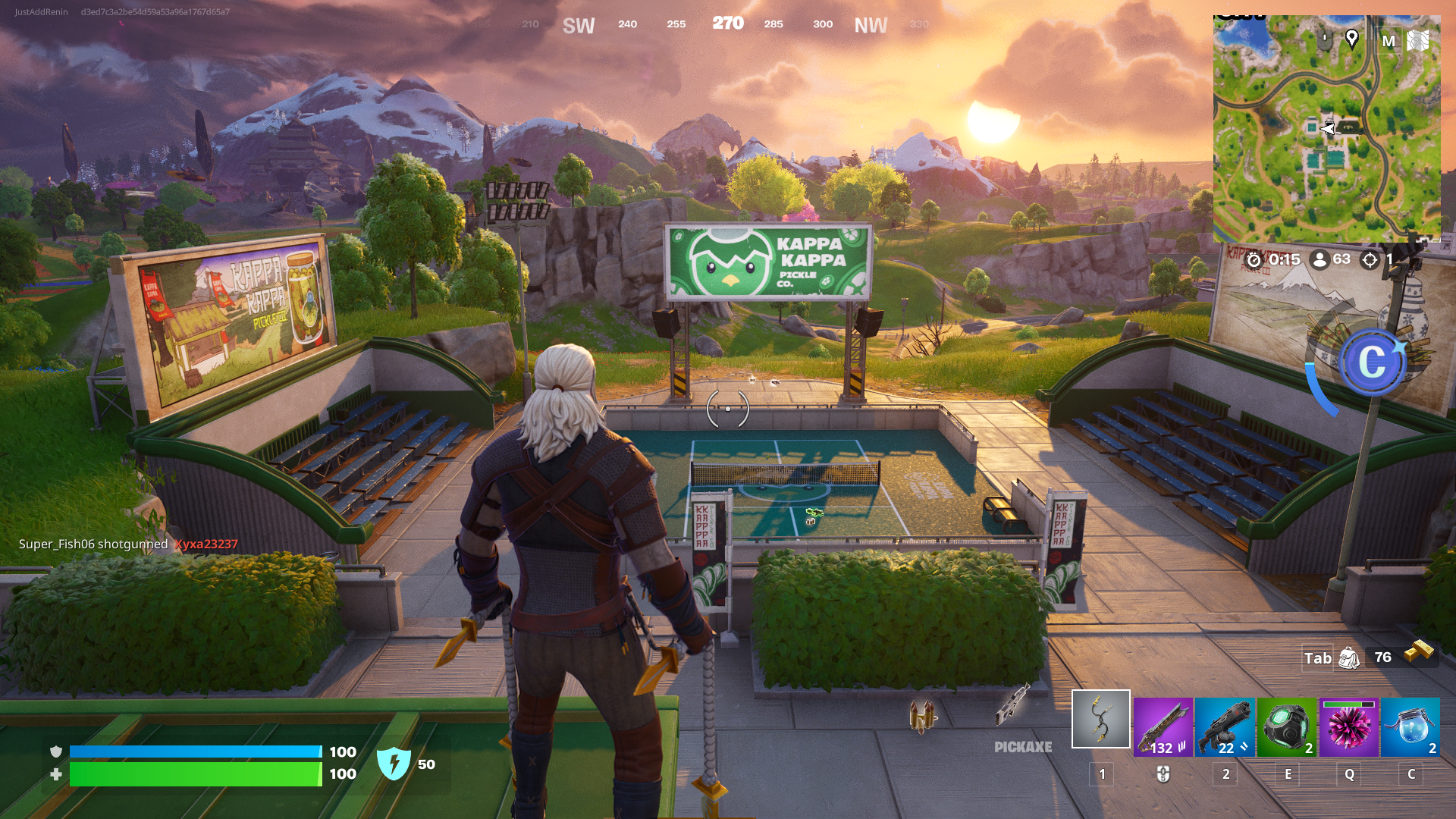The width and height of the screenshot is (1456, 819).
Task: Open the map icon beside the M keybind
Action: click(1417, 40)
